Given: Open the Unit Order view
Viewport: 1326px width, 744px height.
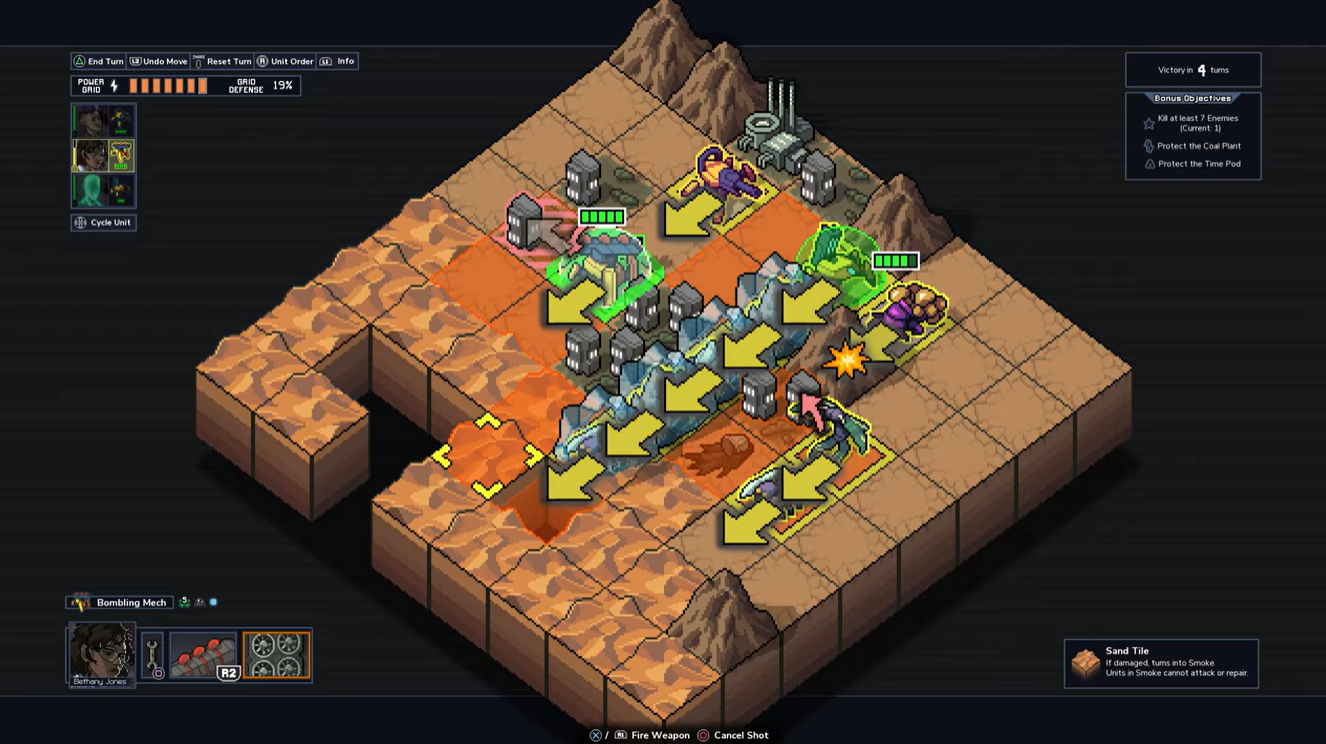Looking at the screenshot, I should 286,61.
